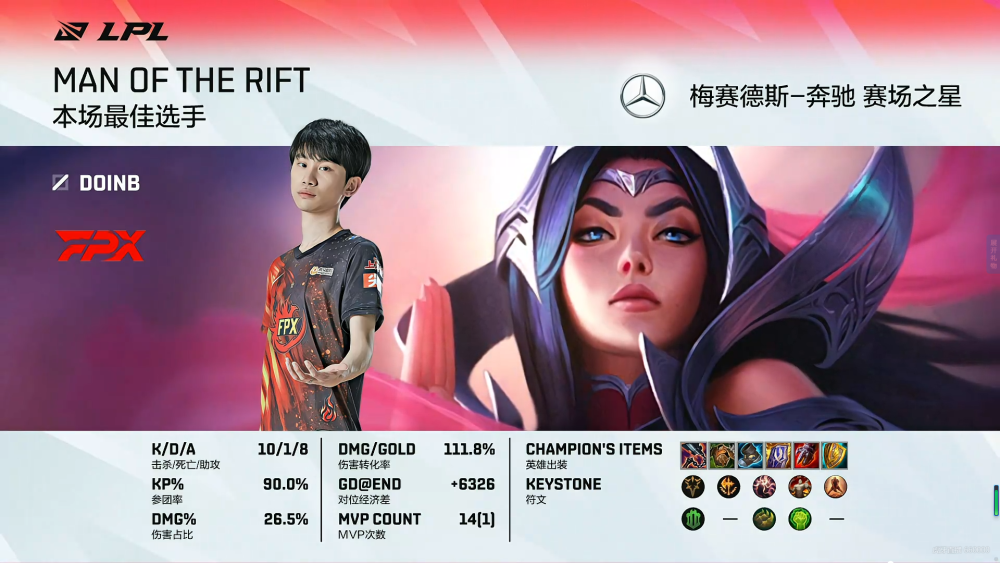
Task: Click the Mercedes-Benz sponsor star logo
Action: [x=643, y=96]
